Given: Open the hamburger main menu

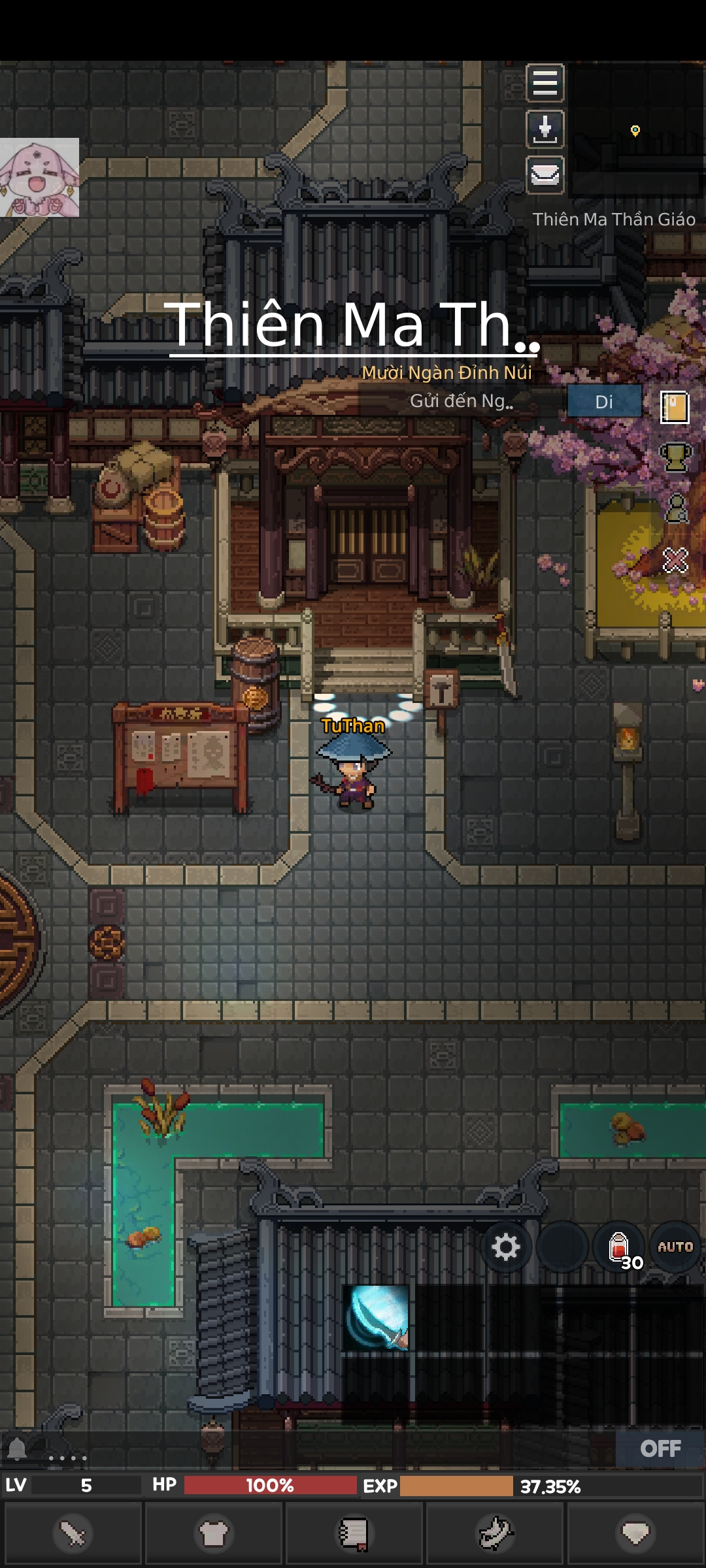Looking at the screenshot, I should coord(545,83).
